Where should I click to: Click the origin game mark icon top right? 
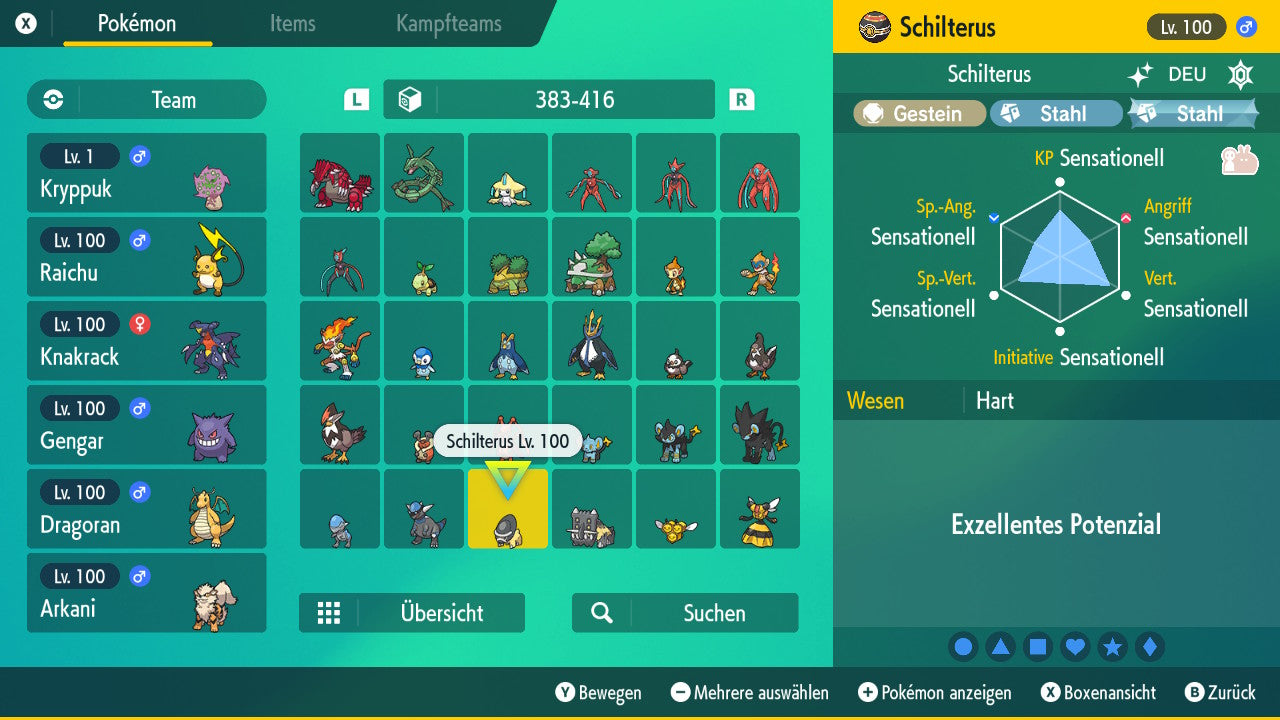[1240, 74]
